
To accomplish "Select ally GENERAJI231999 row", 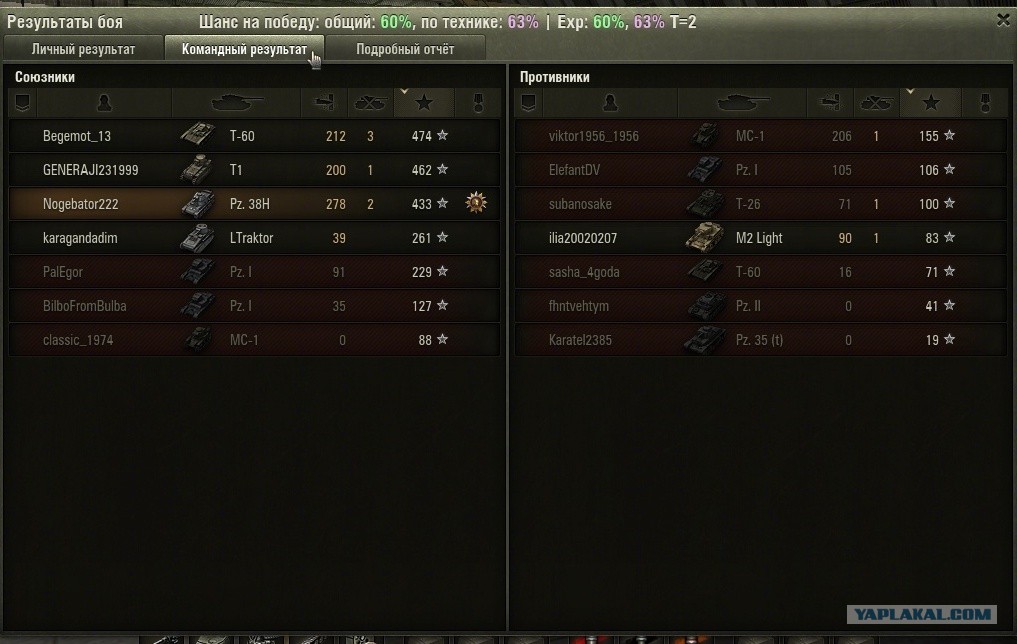I will pyautogui.click(x=254, y=170).
